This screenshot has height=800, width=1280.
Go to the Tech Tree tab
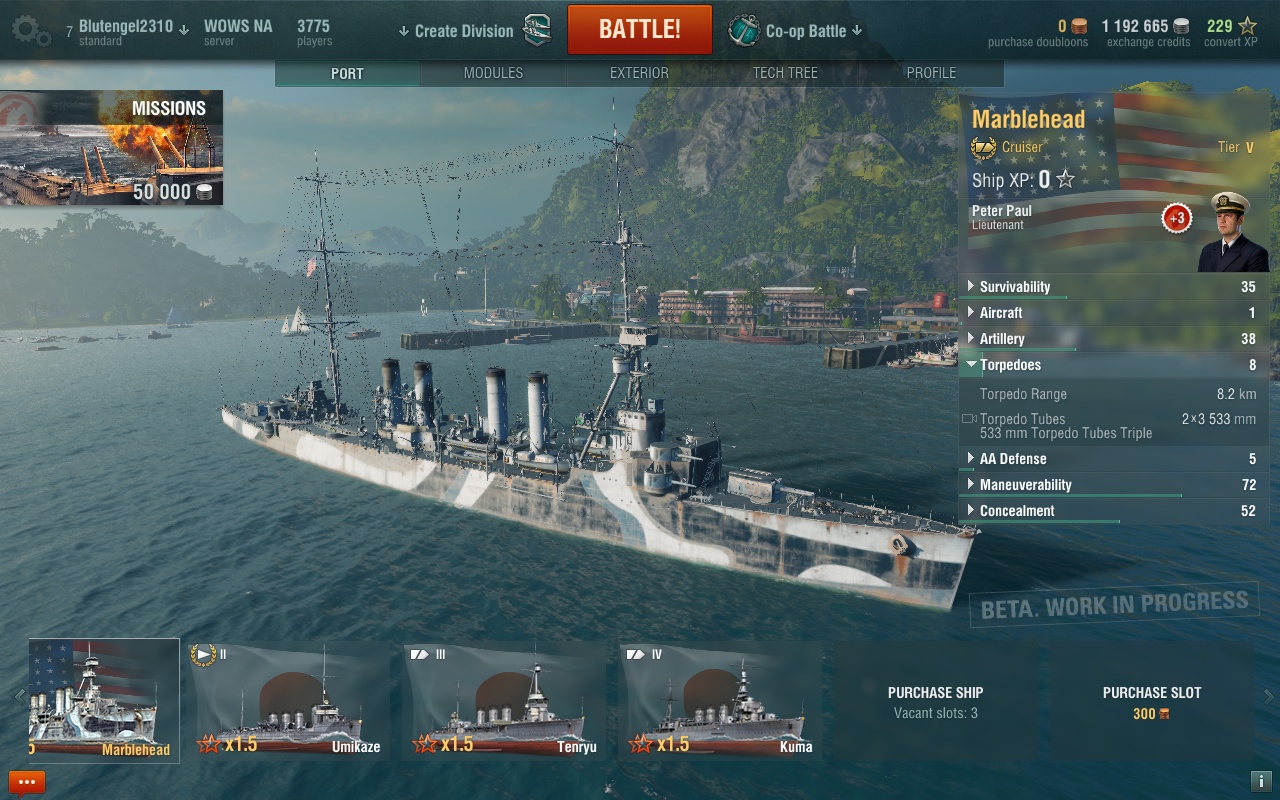[785, 73]
